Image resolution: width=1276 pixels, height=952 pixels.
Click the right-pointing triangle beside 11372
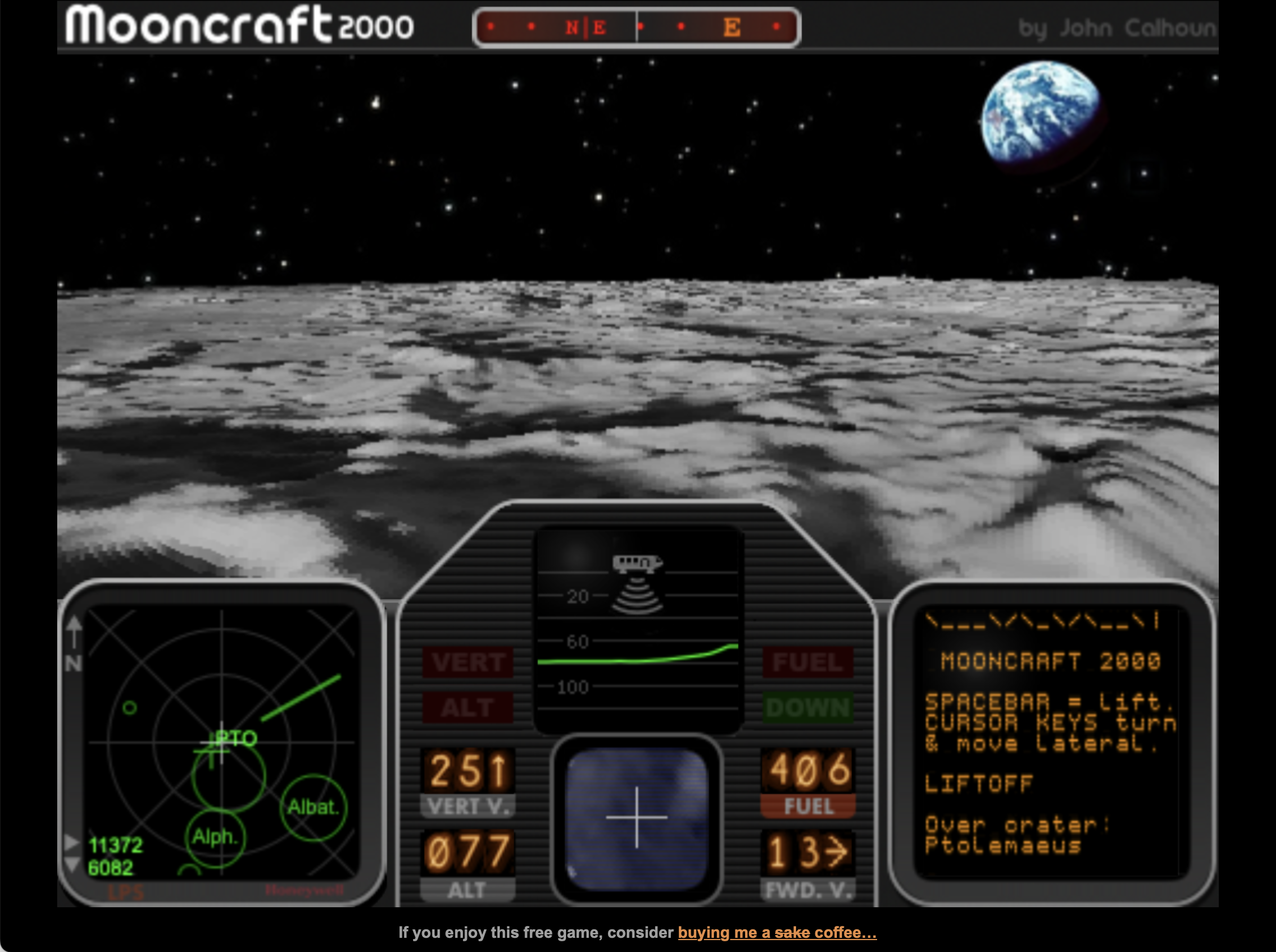[x=71, y=843]
